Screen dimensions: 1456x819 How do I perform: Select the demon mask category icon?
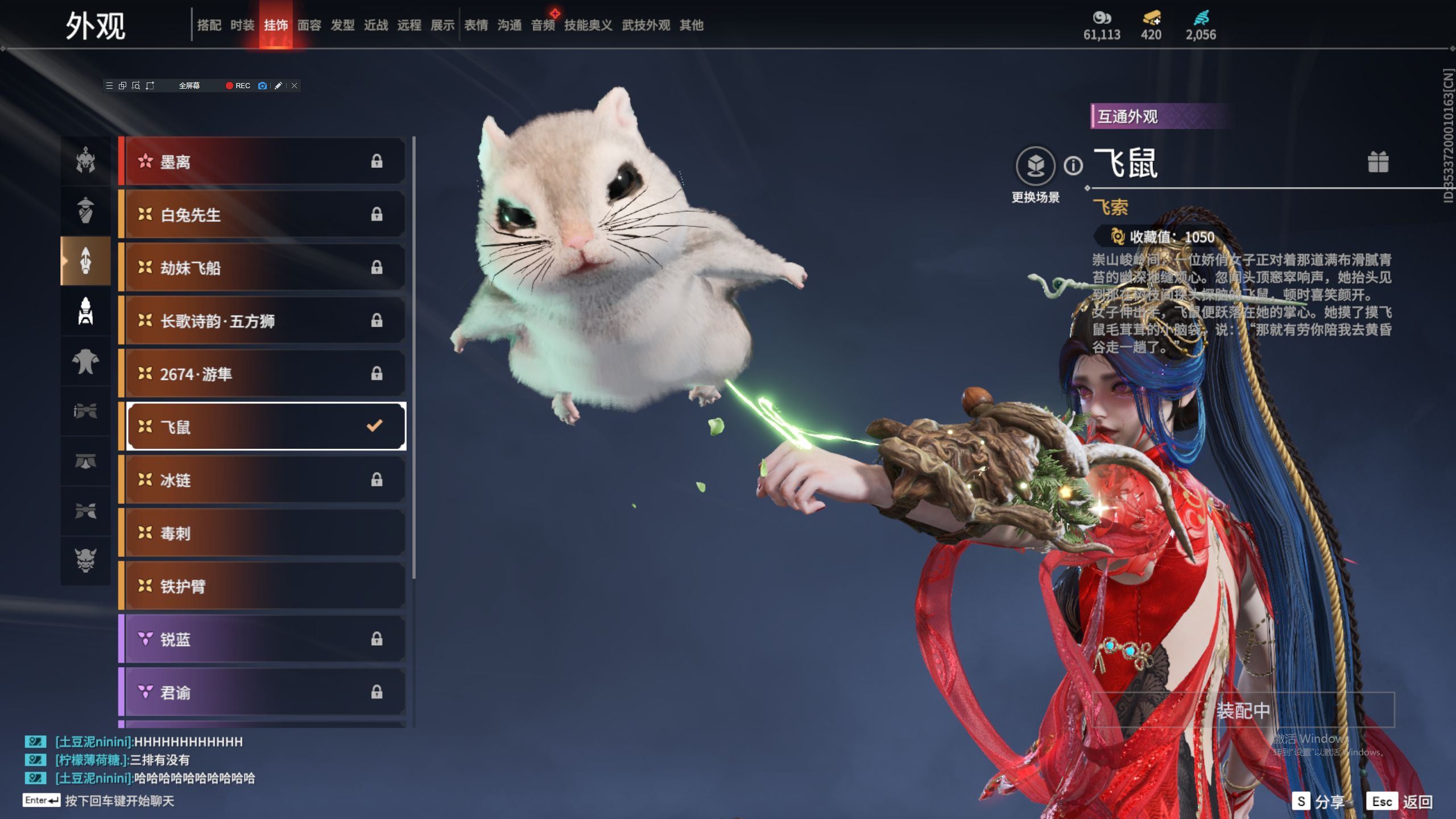click(86, 560)
